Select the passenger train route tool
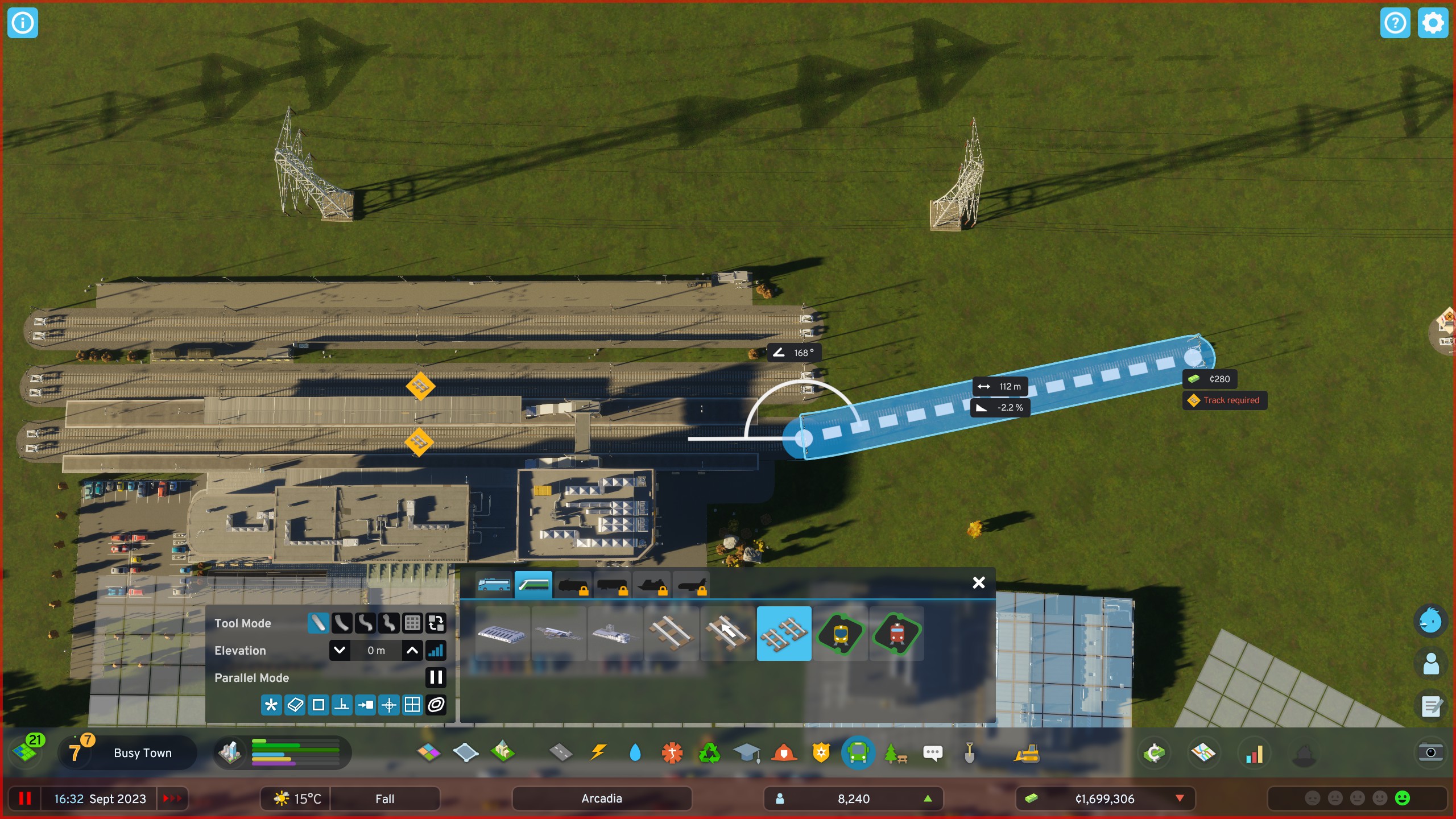The image size is (1456, 819). (x=840, y=633)
